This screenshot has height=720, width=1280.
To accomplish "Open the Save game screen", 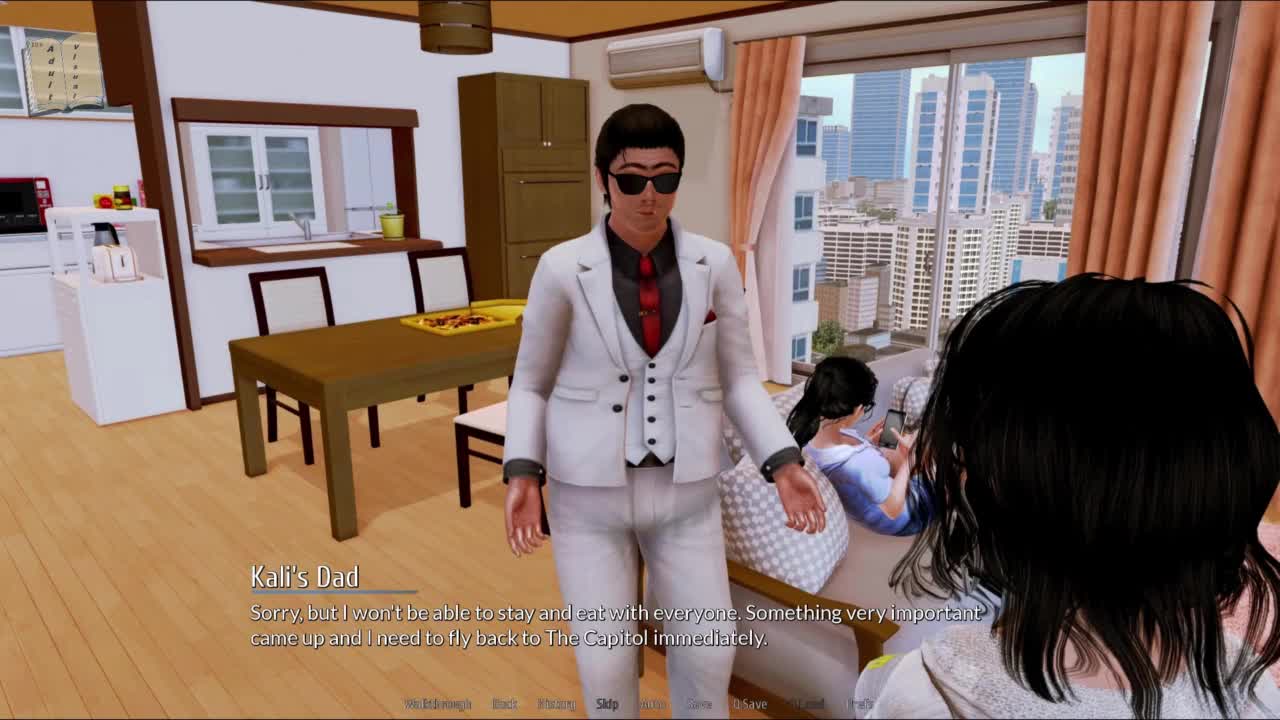I will pos(698,704).
